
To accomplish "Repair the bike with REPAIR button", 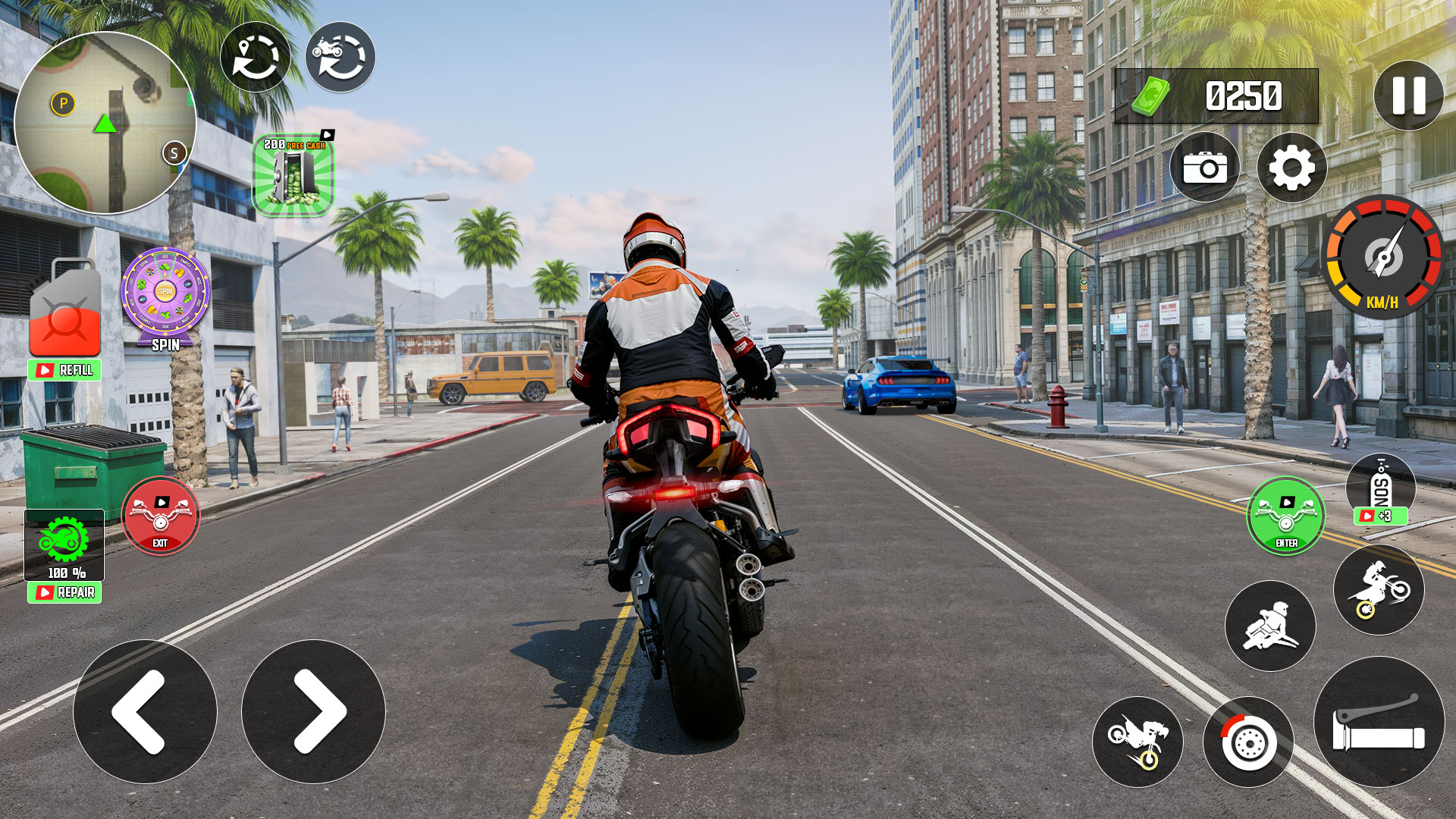I will 64,592.
